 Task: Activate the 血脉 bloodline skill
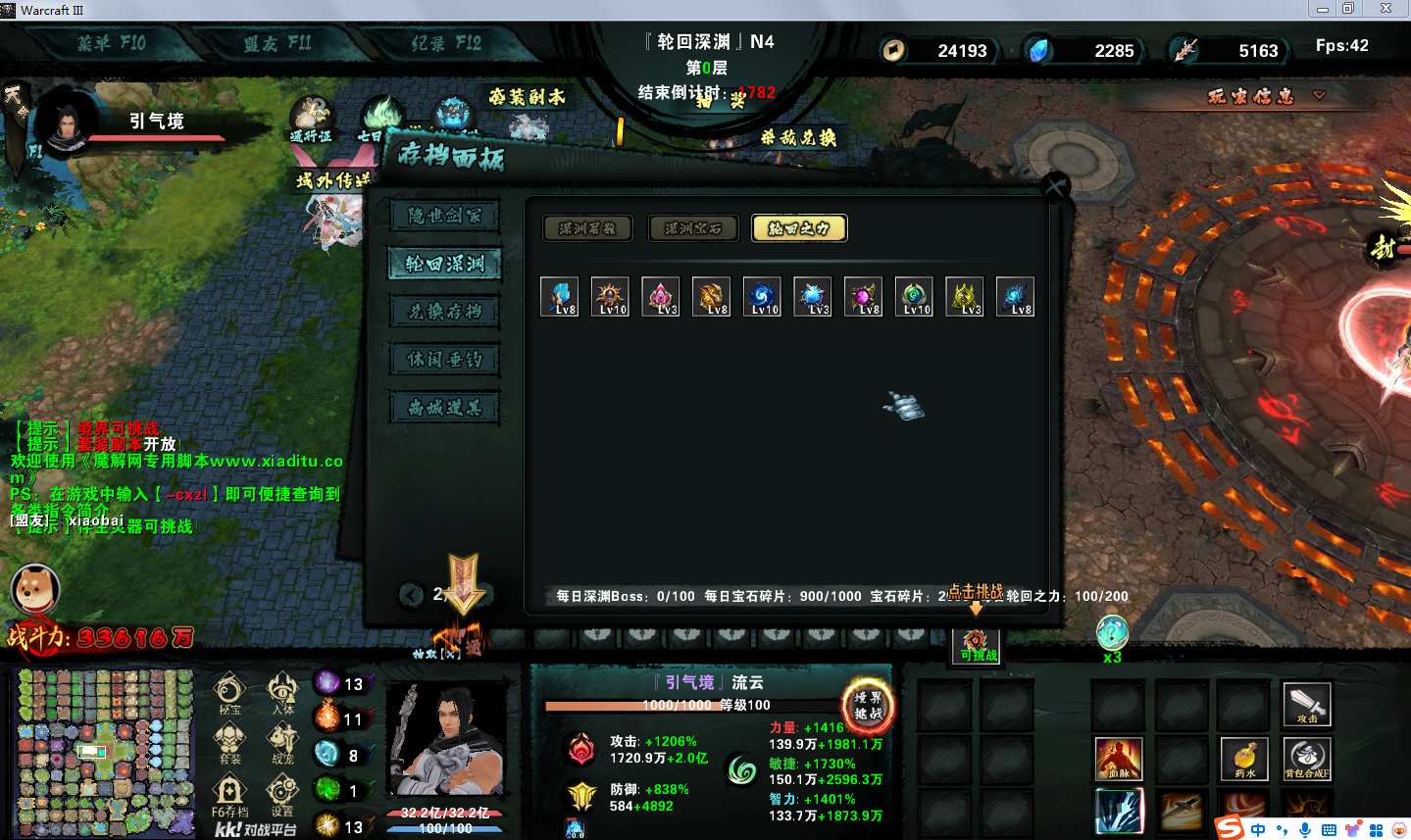click(1119, 759)
